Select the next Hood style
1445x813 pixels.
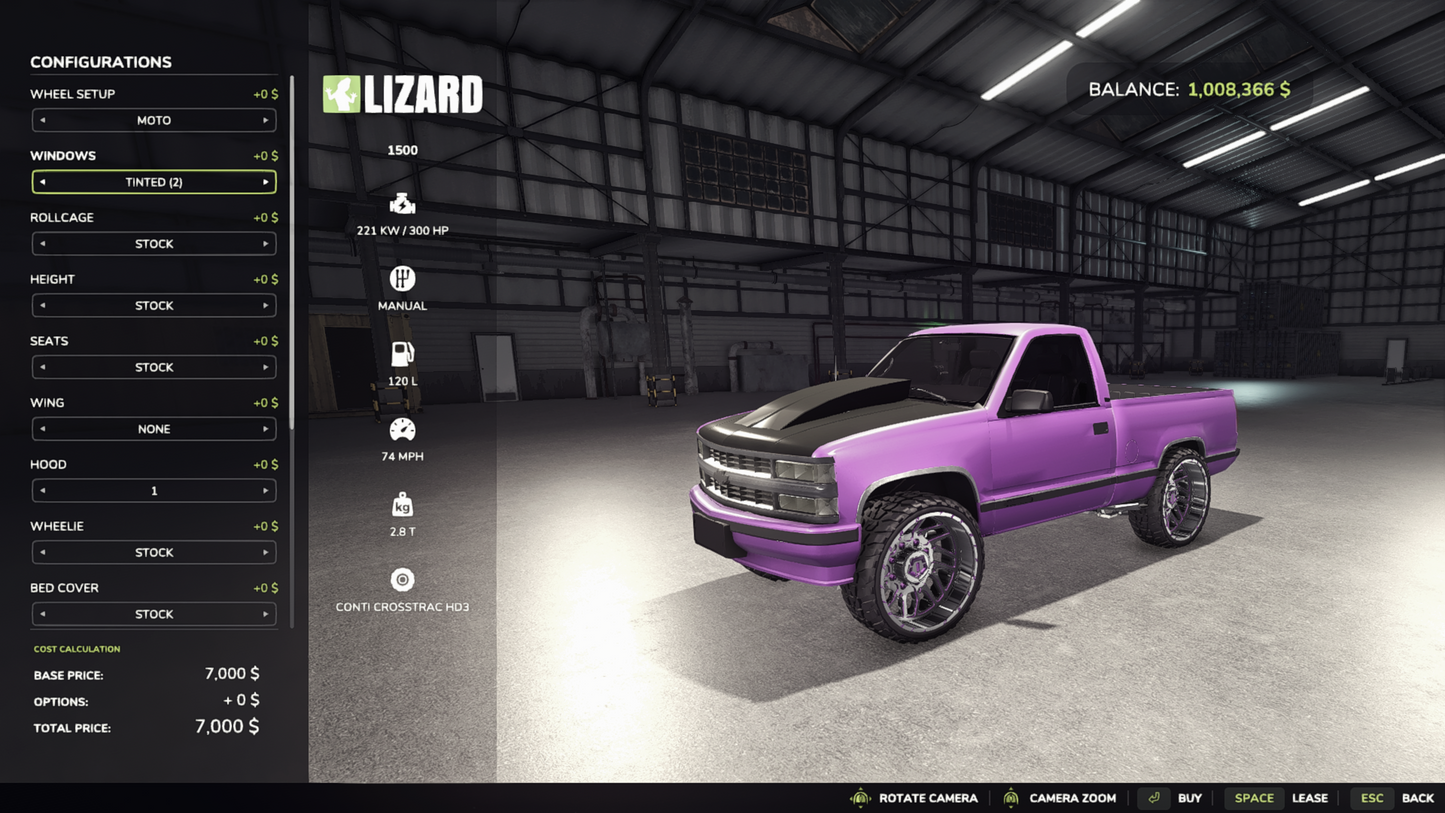click(x=265, y=491)
